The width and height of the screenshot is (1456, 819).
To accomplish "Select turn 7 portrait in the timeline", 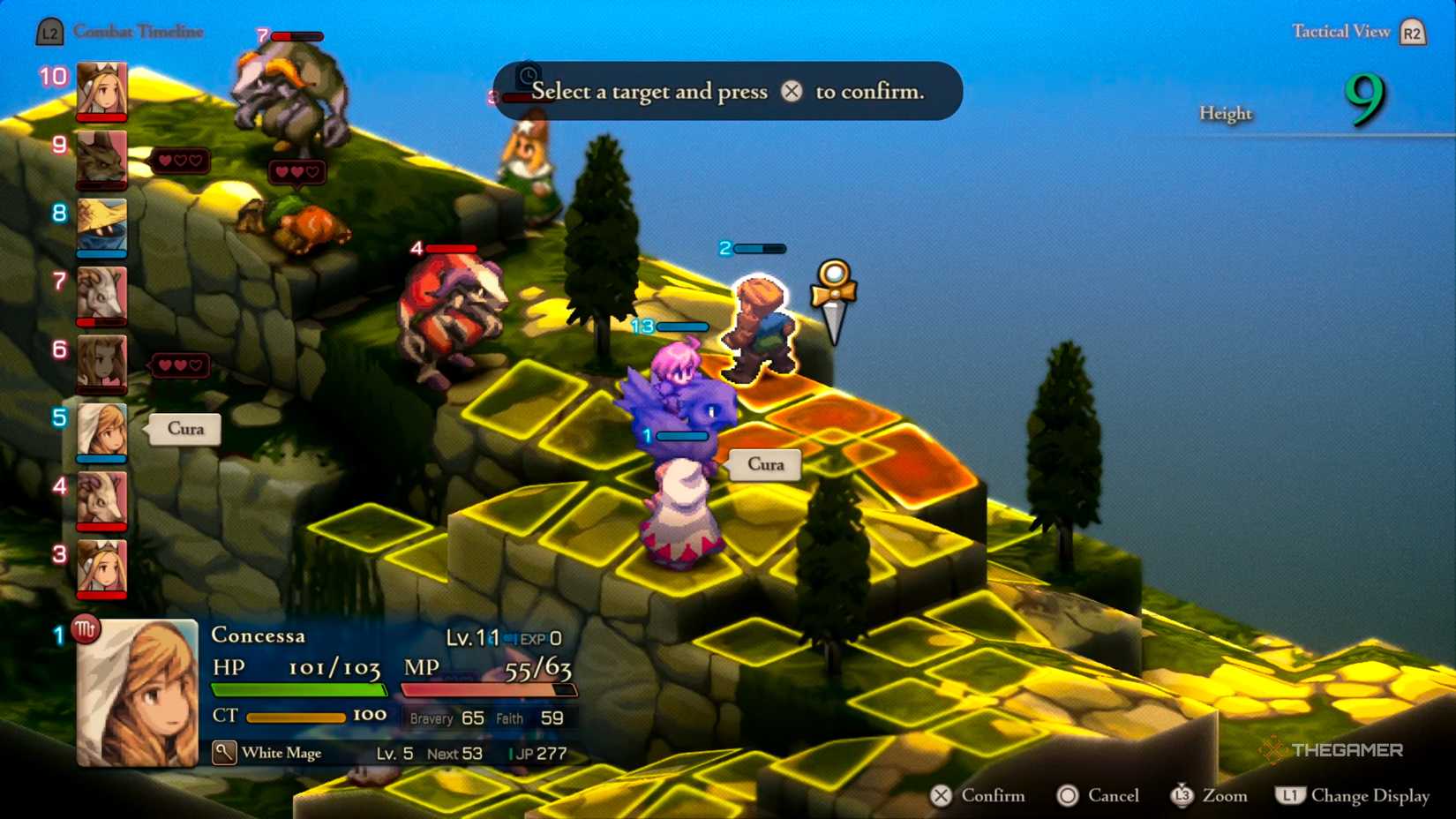I will 101,295.
